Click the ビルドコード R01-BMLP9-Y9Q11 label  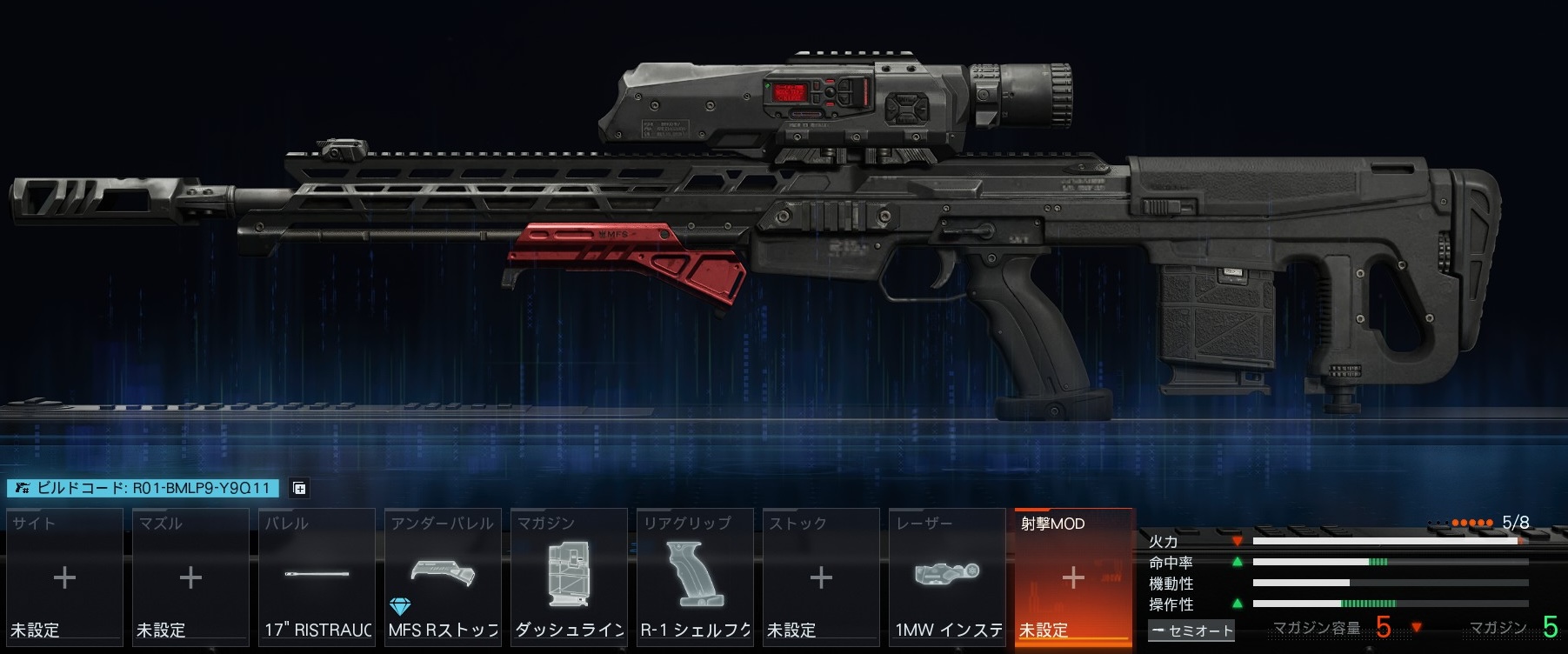pos(143,489)
